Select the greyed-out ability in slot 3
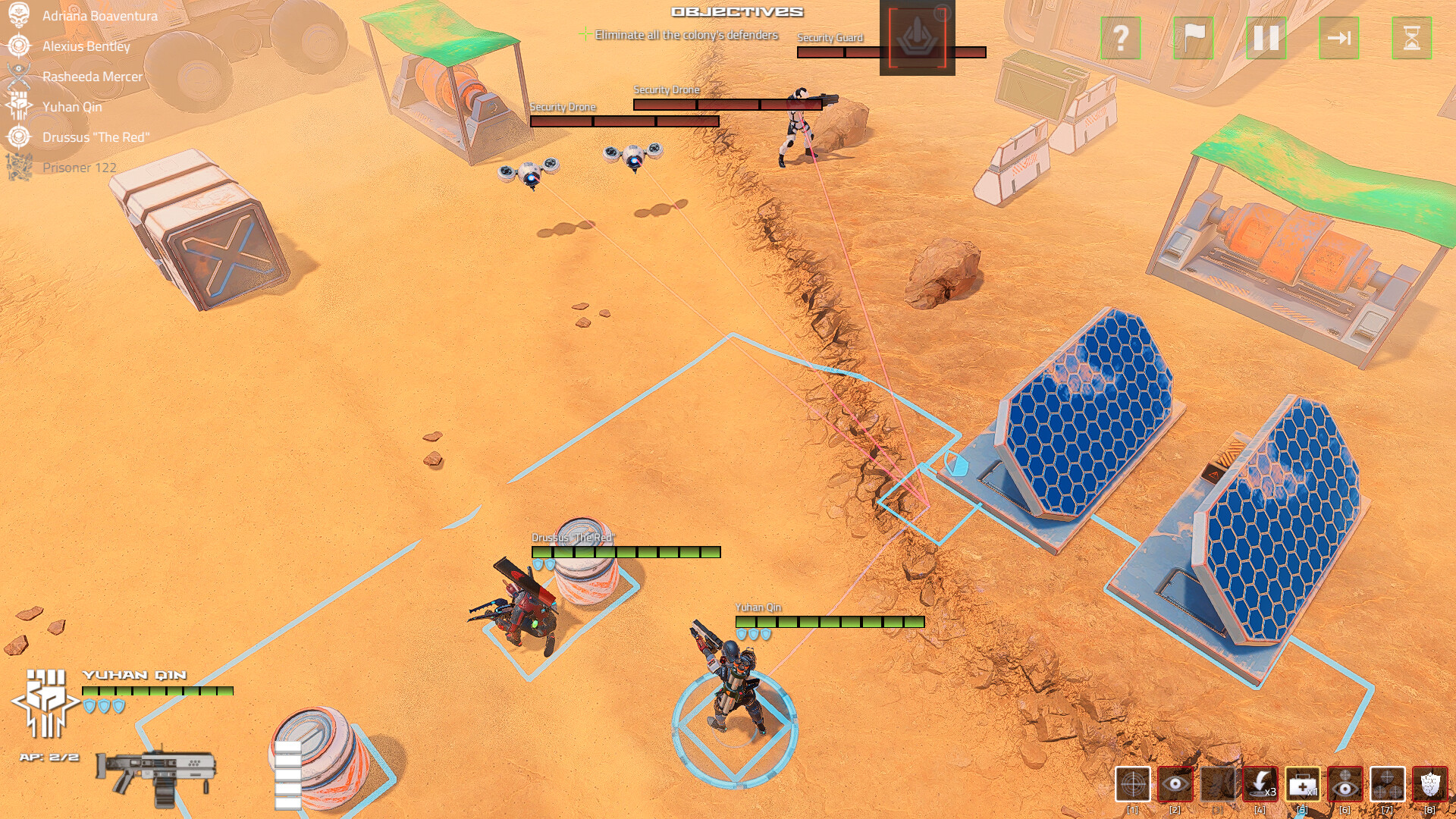 click(1217, 784)
